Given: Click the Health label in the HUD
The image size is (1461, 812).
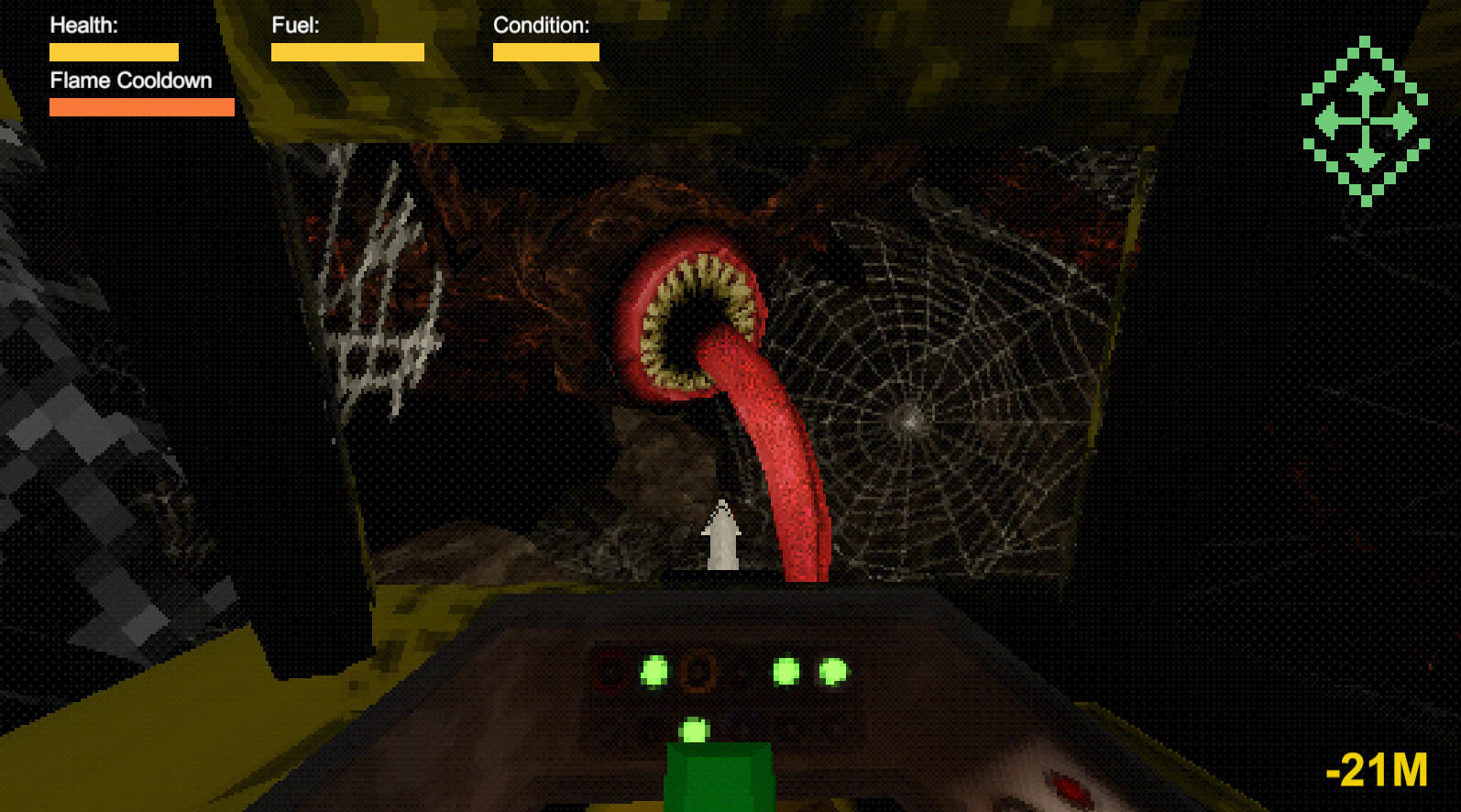Looking at the screenshot, I should point(82,25).
